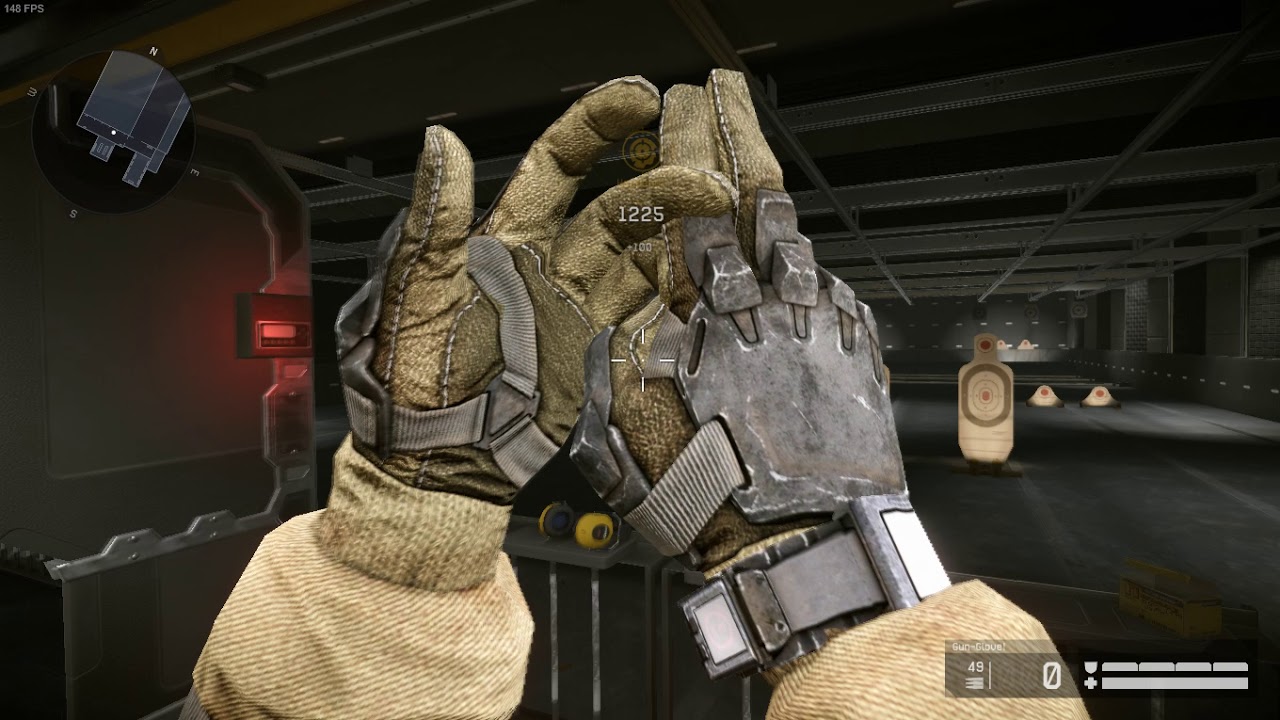Select the Gun-Gloves weapon panel
The width and height of the screenshot is (1280, 720).
click(x=1010, y=668)
